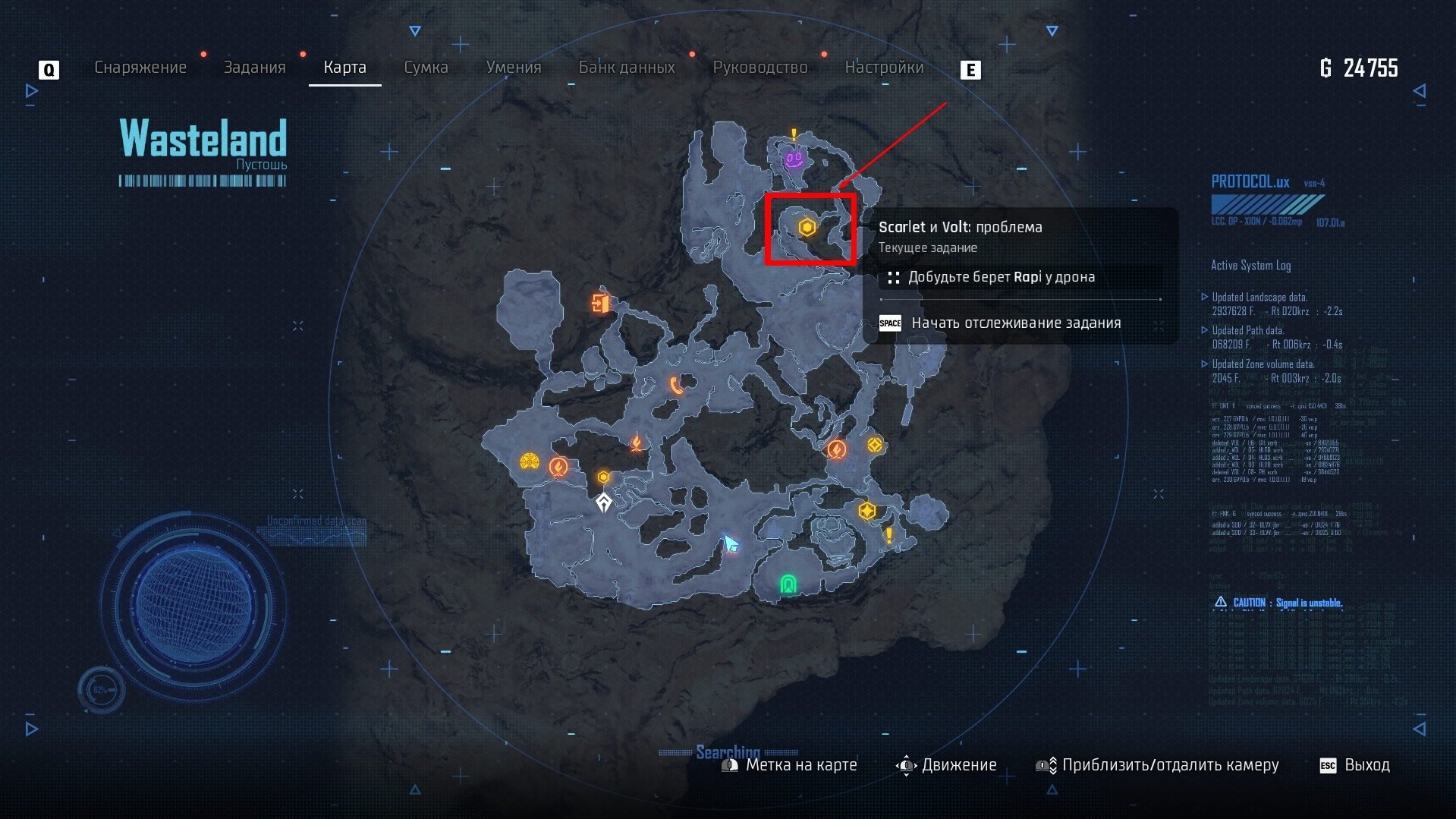Click the yellow spiderweb-style marker on the map
The width and height of the screenshot is (1456, 819).
530,461
